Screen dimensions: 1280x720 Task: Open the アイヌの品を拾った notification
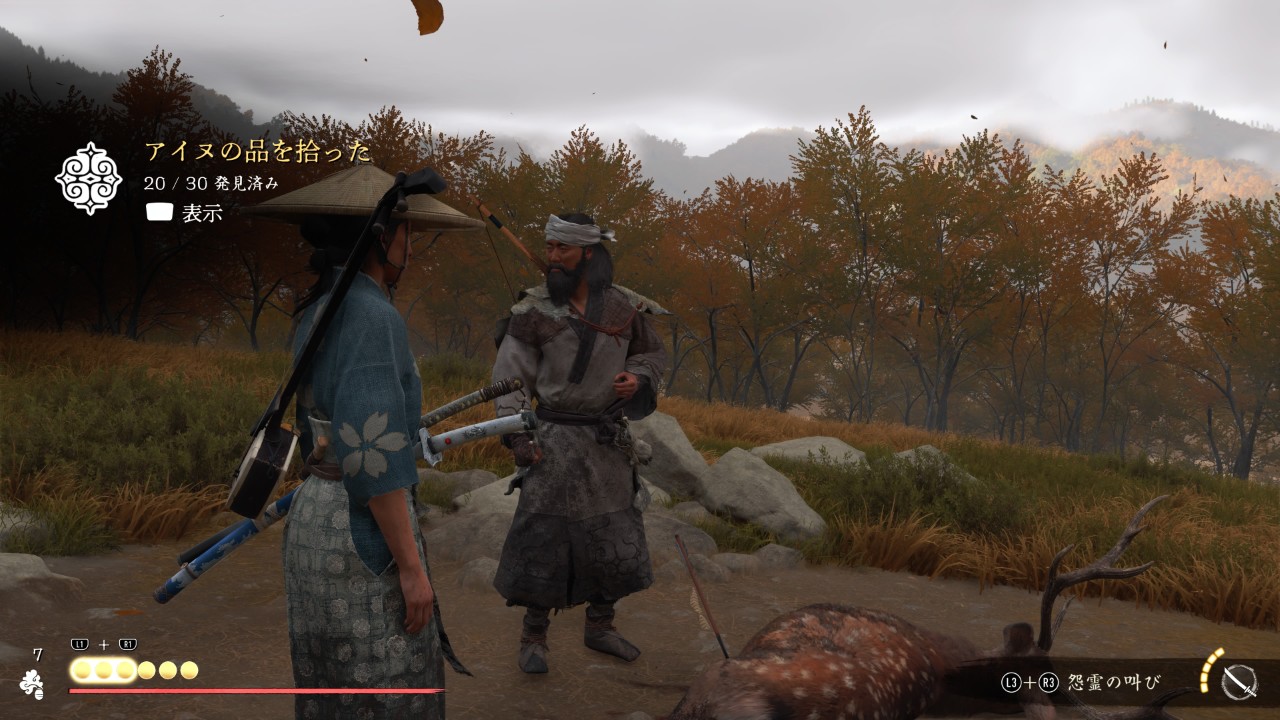(257, 152)
